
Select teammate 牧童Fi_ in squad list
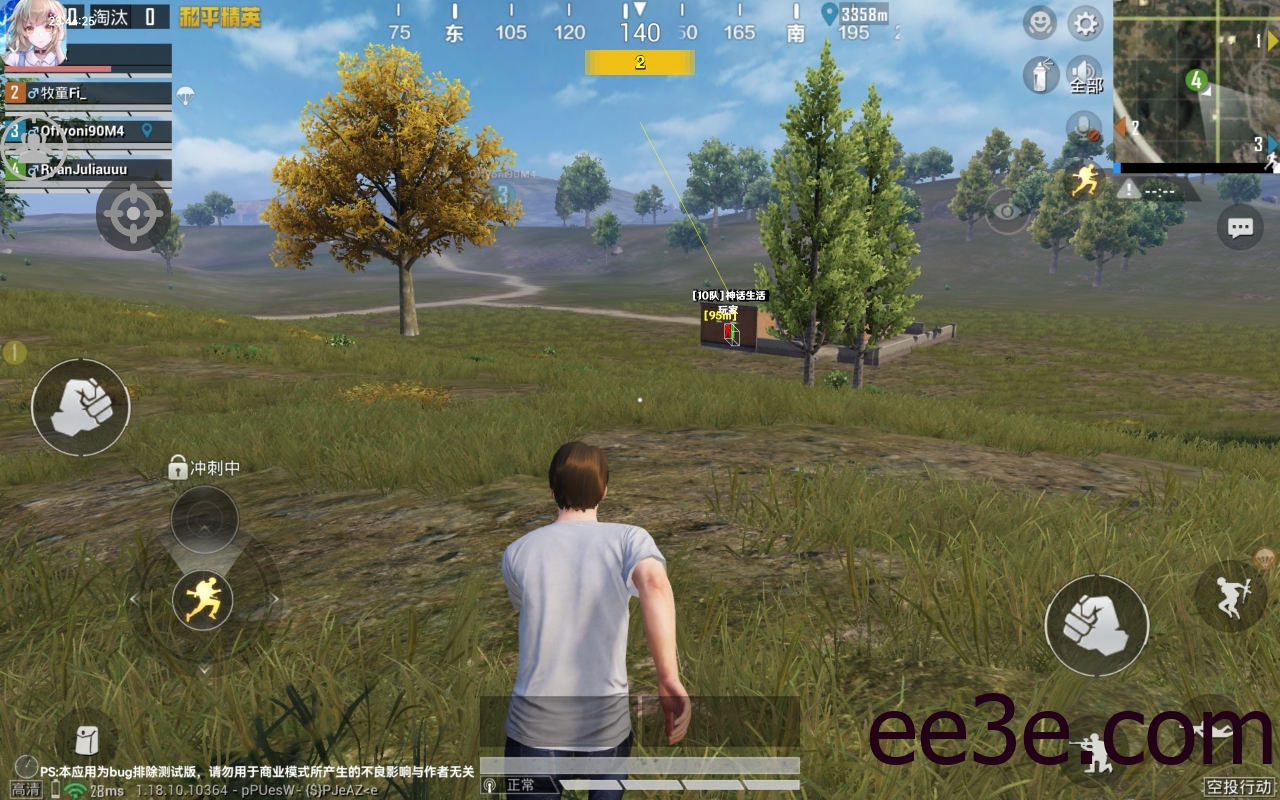click(88, 93)
